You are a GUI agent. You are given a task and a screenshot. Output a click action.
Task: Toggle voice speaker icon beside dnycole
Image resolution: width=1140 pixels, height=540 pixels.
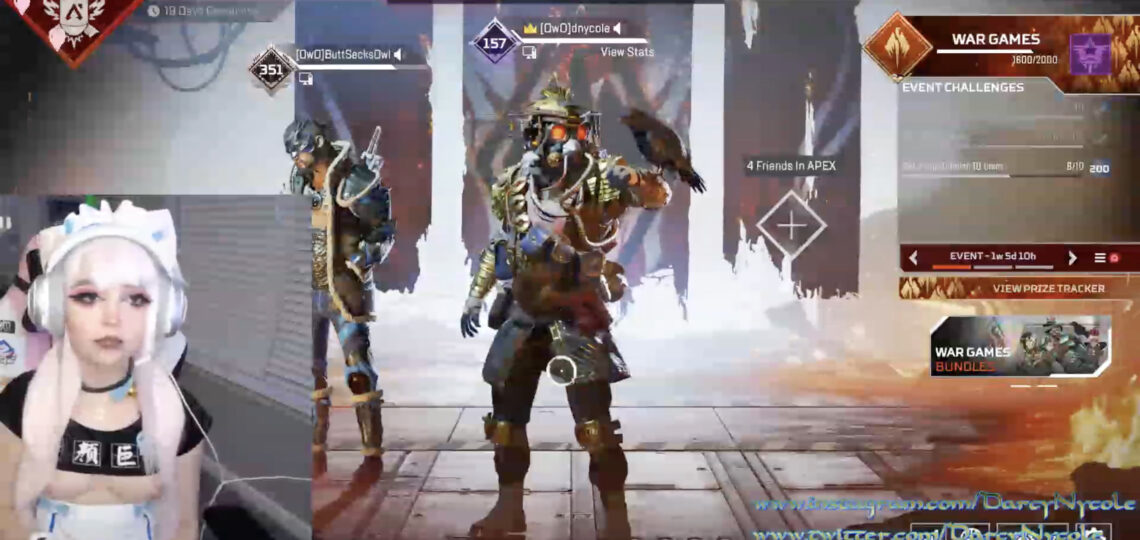tap(617, 28)
